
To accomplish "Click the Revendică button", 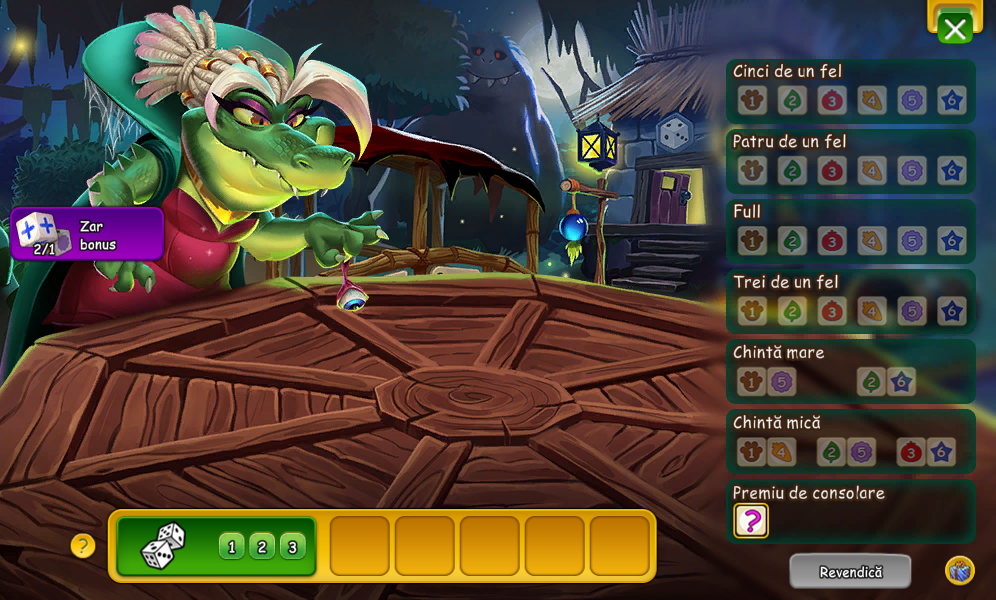I will tap(850, 572).
